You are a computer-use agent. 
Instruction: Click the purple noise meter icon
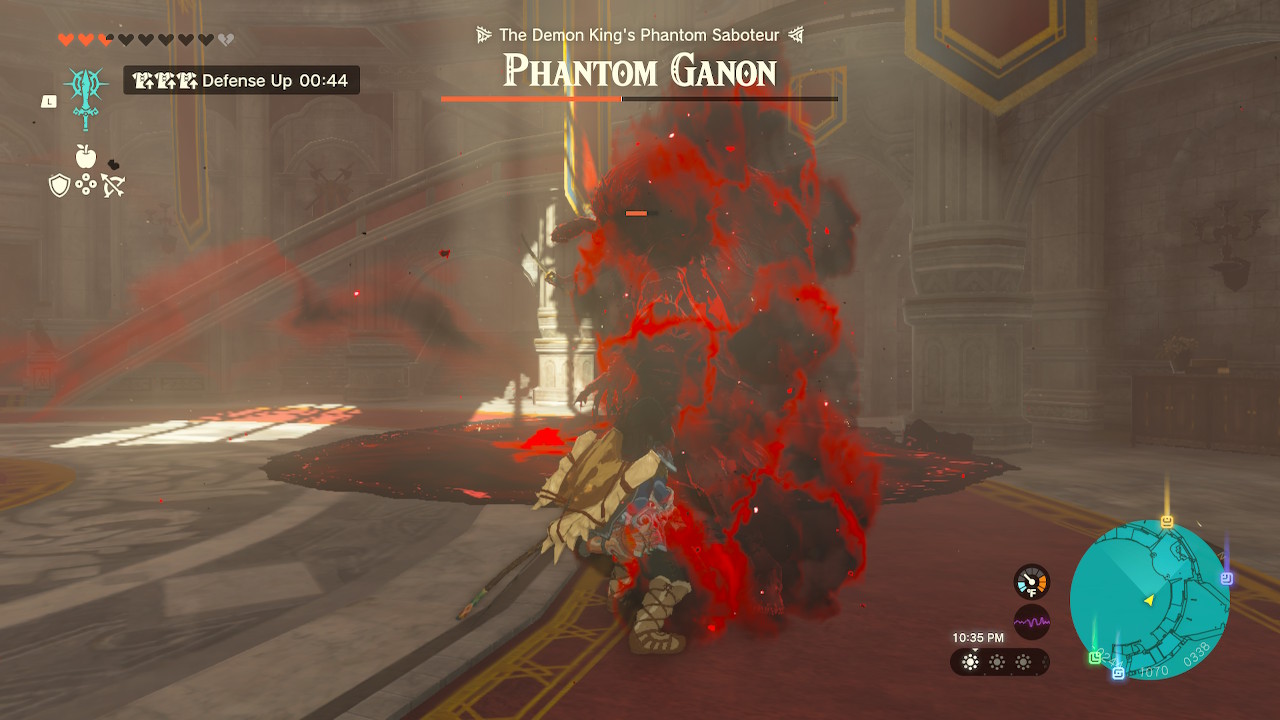click(1031, 622)
